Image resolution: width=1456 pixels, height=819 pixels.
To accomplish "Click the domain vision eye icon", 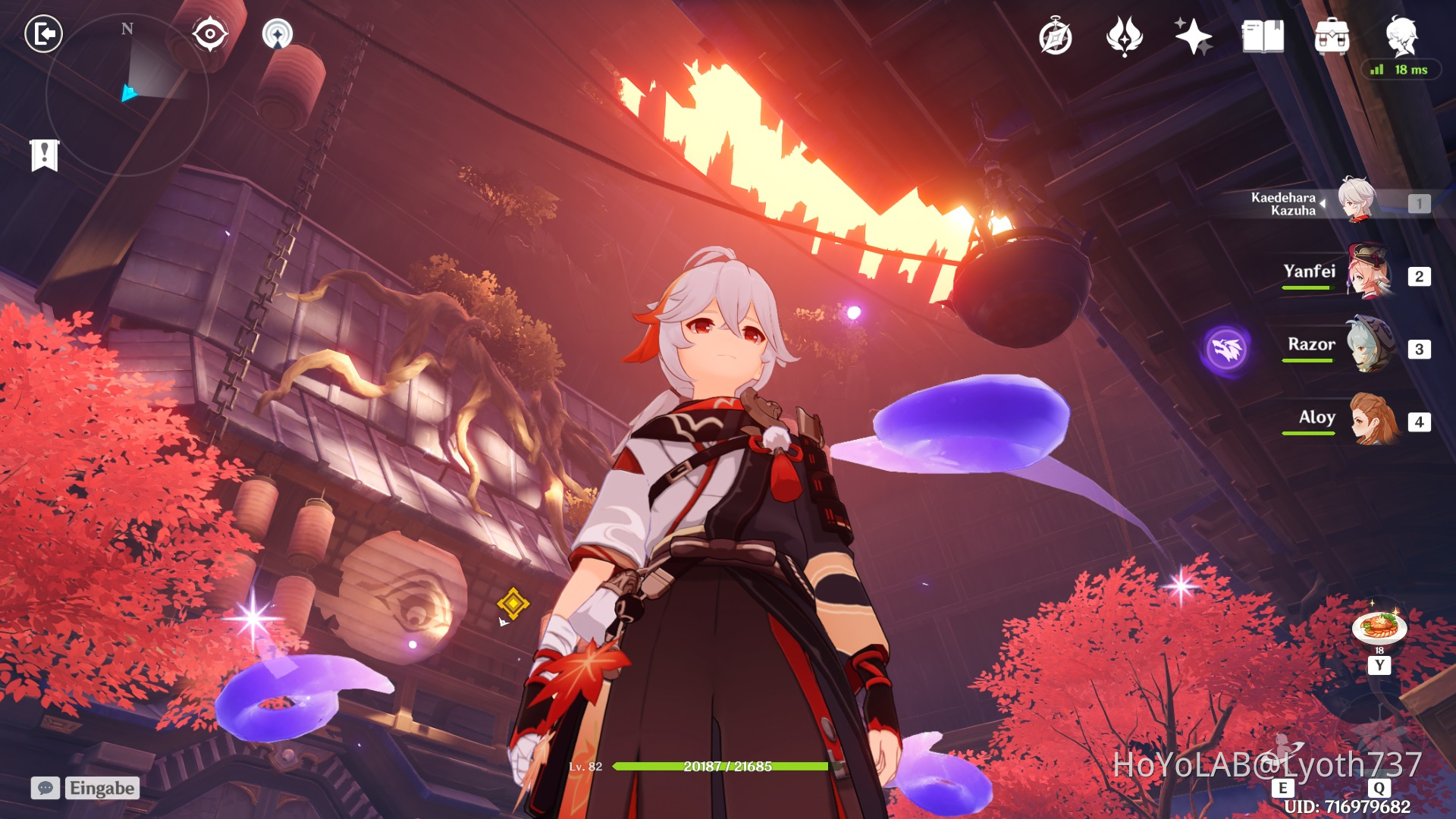I will (209, 33).
